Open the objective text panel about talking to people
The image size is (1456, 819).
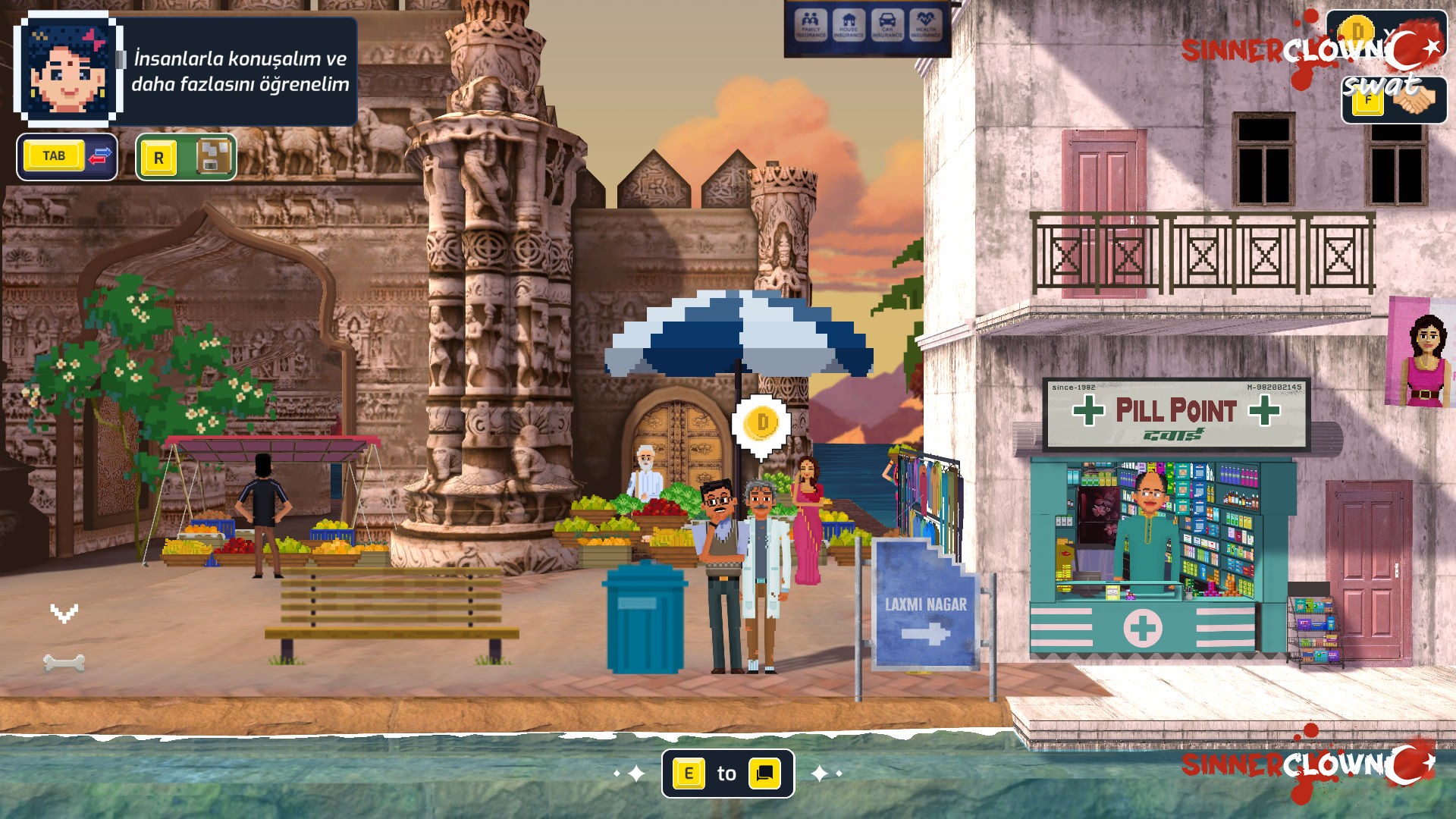240,71
